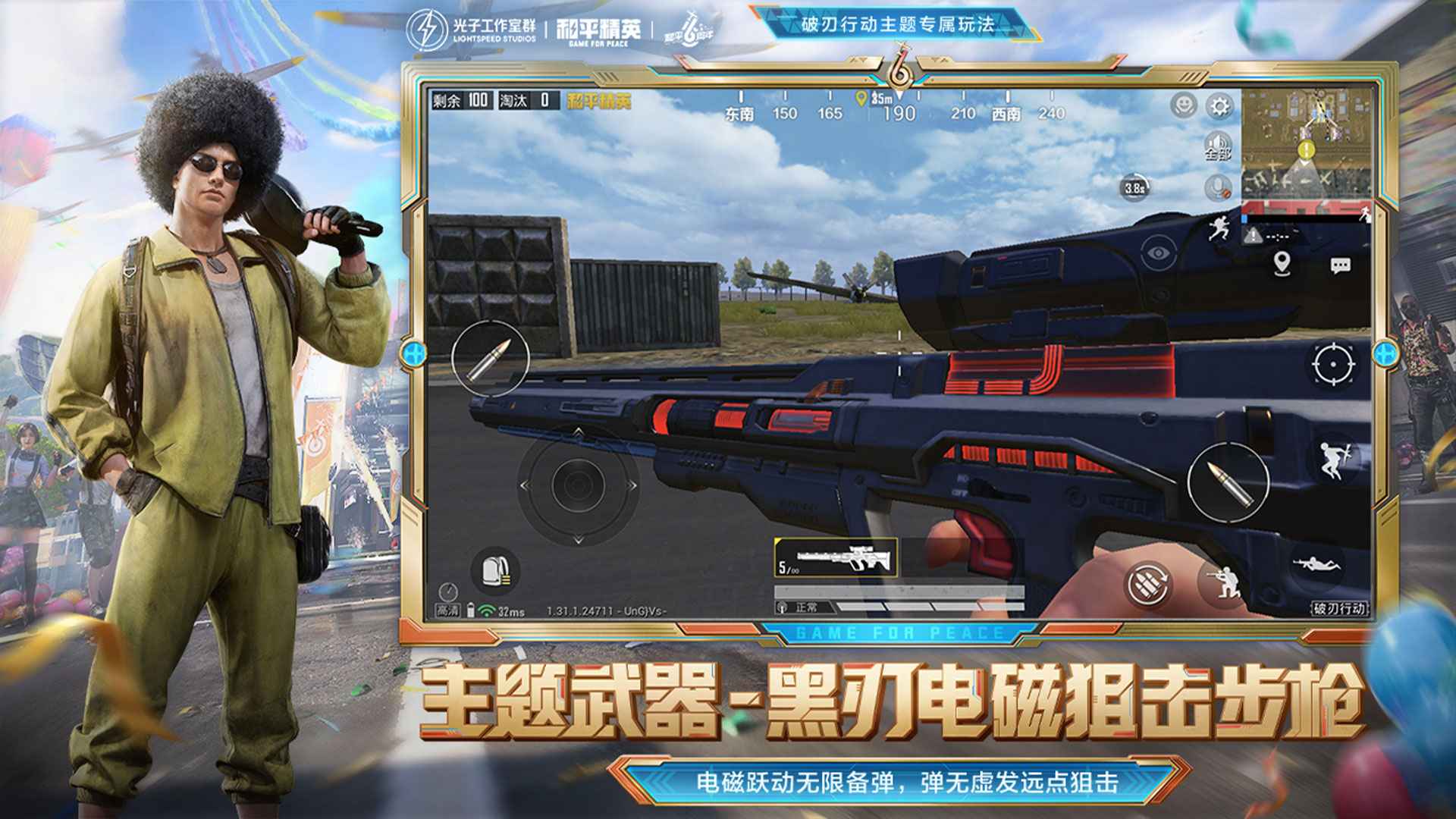Toggle the speaker voice channel icon

click(1218, 144)
